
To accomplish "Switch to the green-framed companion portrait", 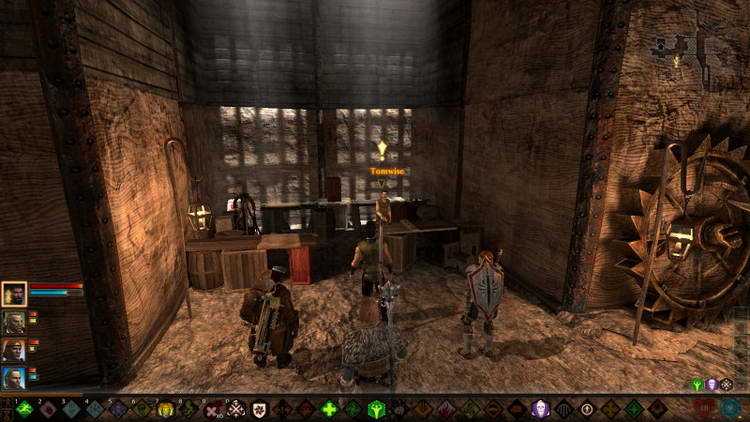I will [x=14, y=322].
